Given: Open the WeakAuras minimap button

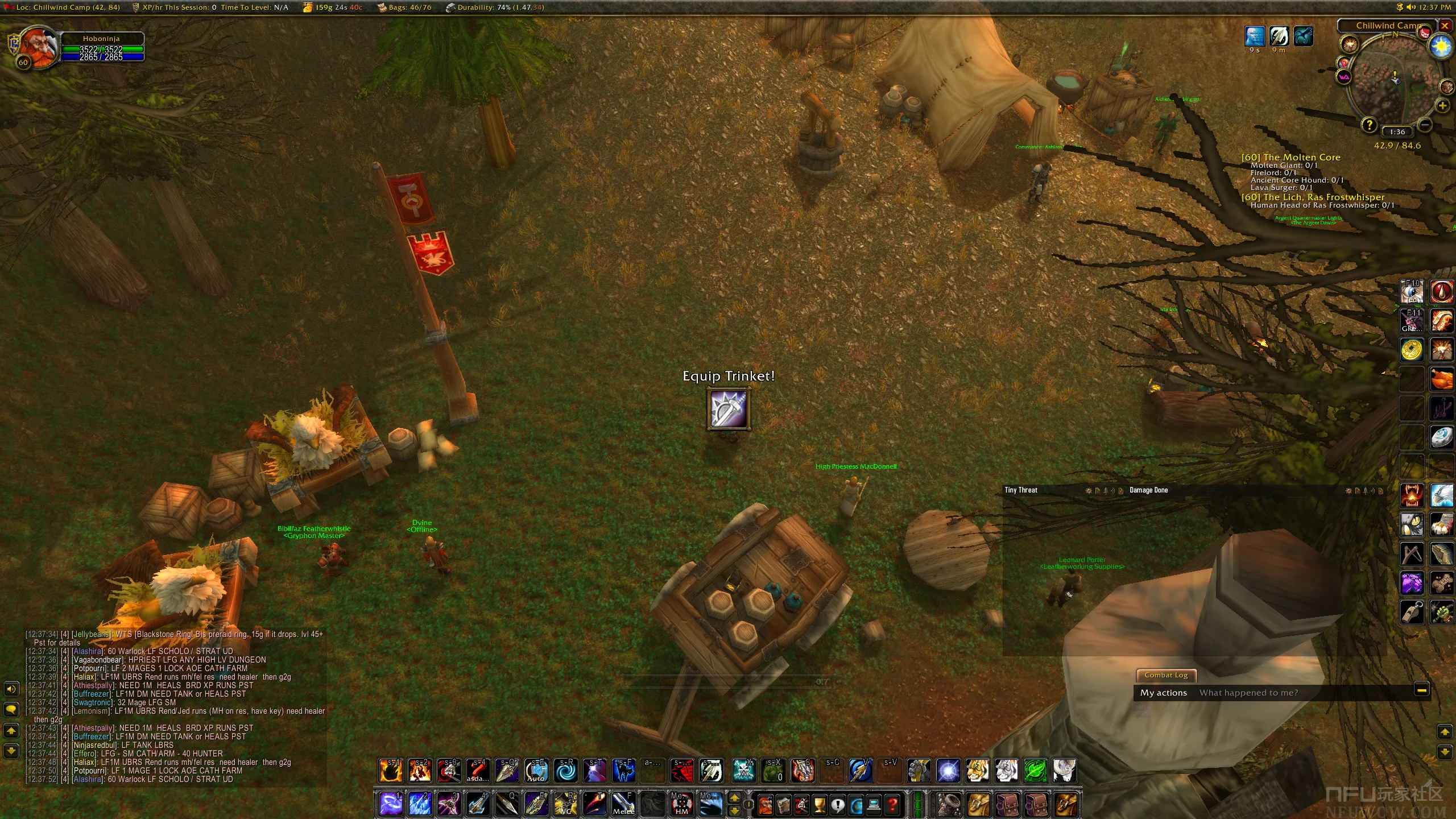Looking at the screenshot, I should (1344, 77).
